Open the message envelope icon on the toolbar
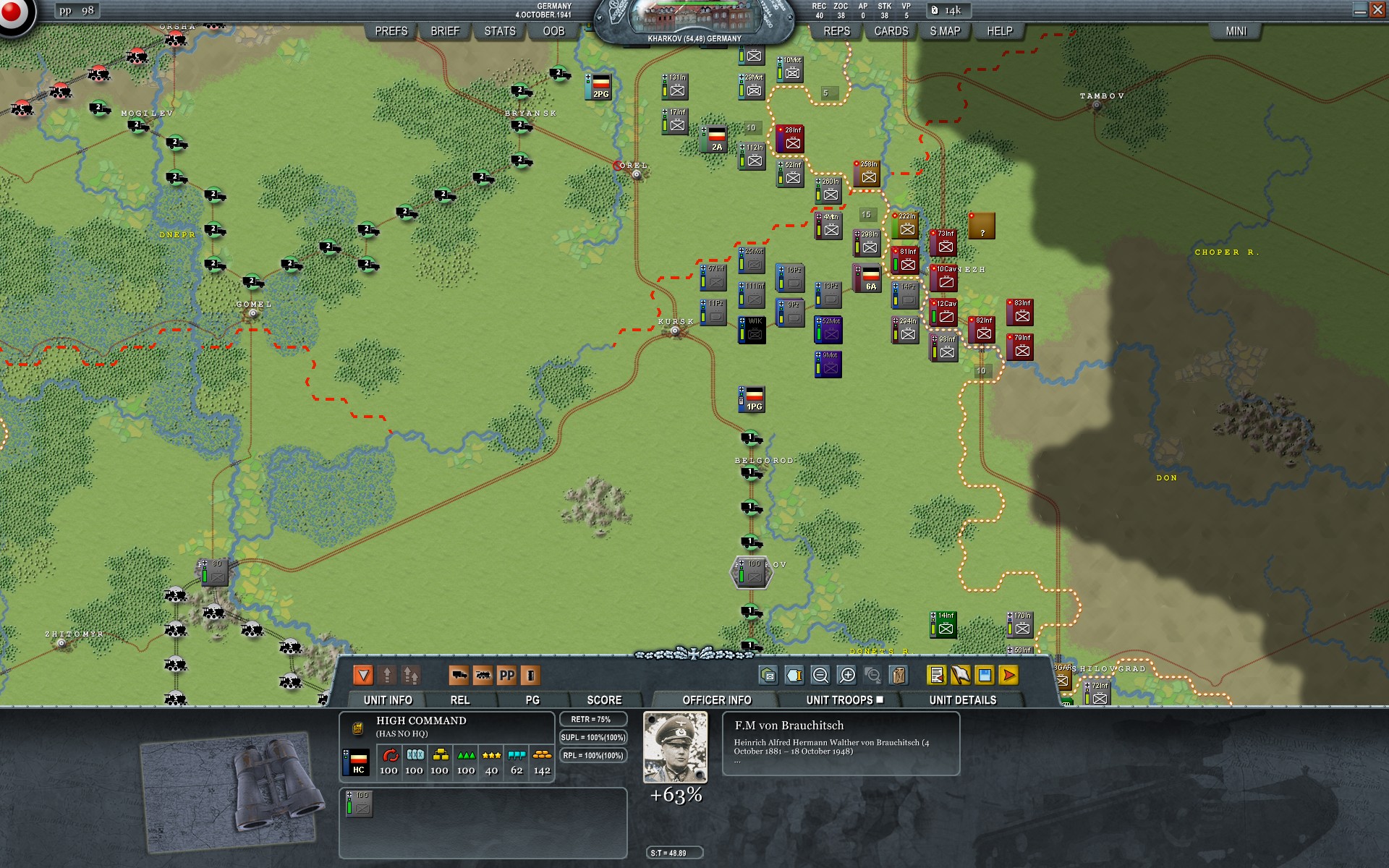 [x=770, y=675]
